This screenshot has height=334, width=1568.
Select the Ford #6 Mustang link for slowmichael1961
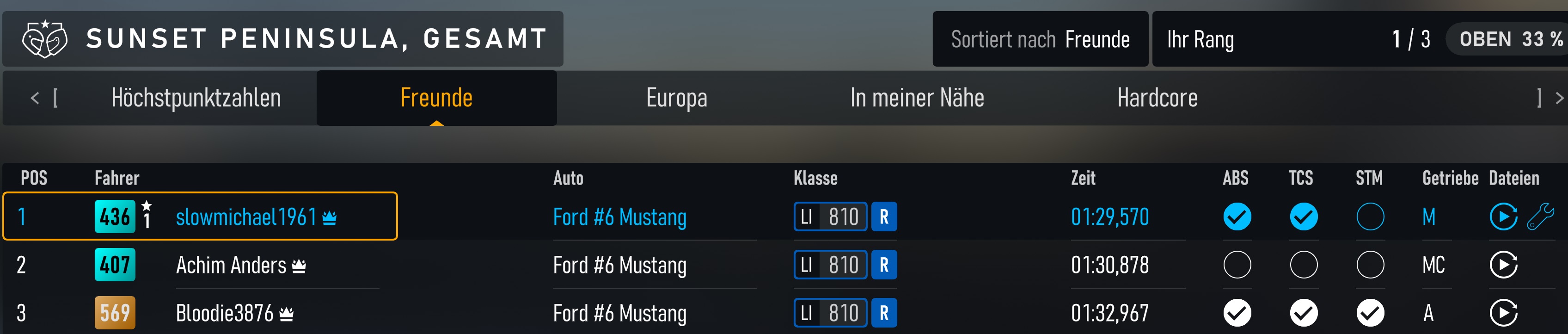(619, 217)
